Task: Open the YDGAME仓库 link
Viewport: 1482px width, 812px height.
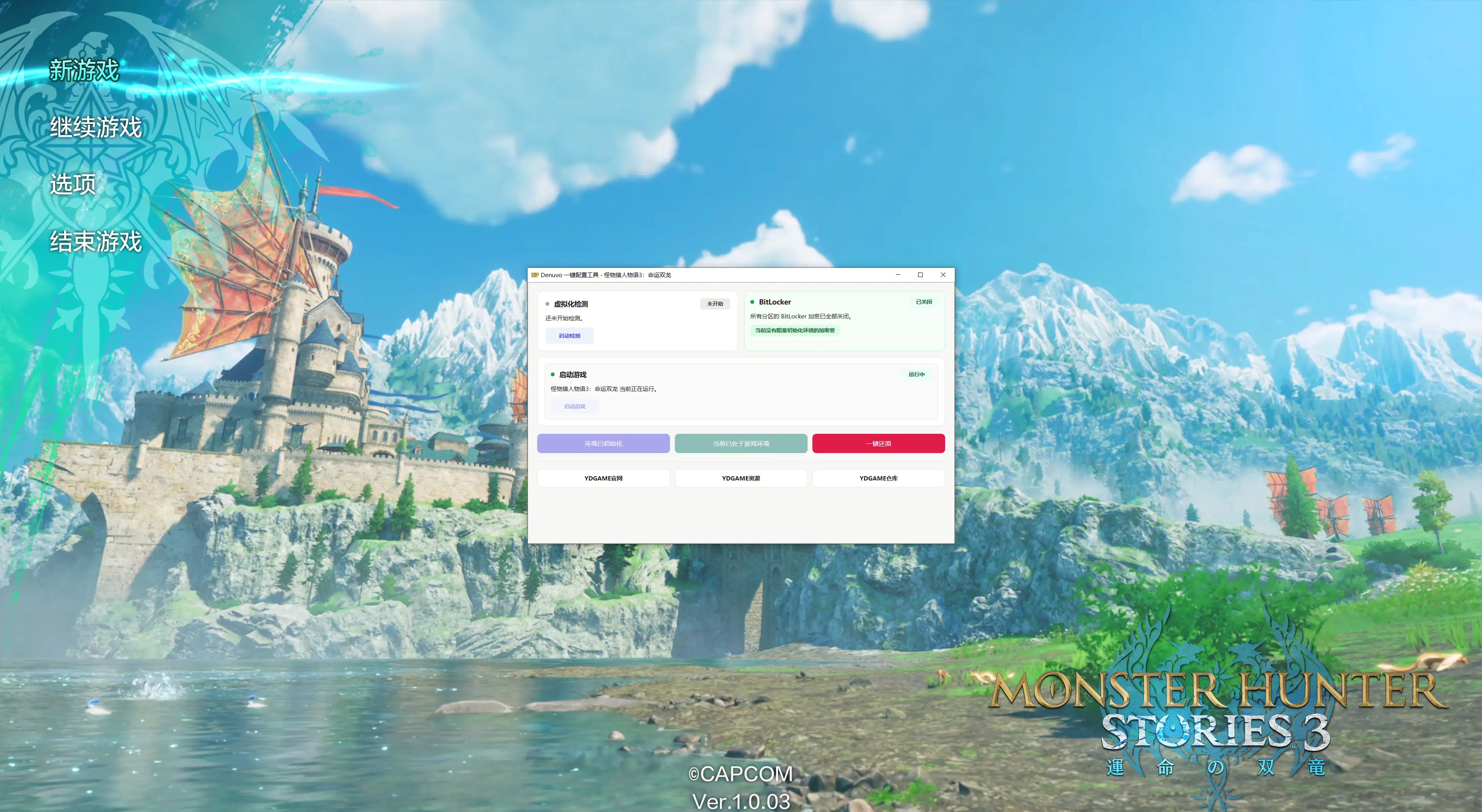Action: point(878,478)
